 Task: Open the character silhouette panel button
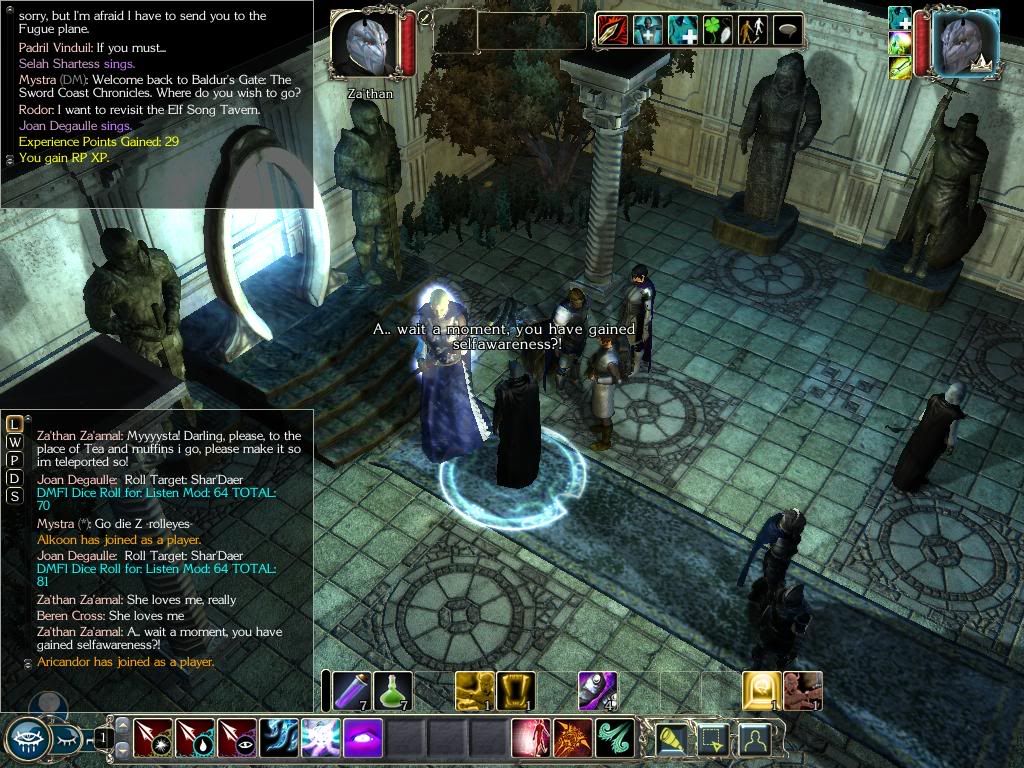coord(757,739)
